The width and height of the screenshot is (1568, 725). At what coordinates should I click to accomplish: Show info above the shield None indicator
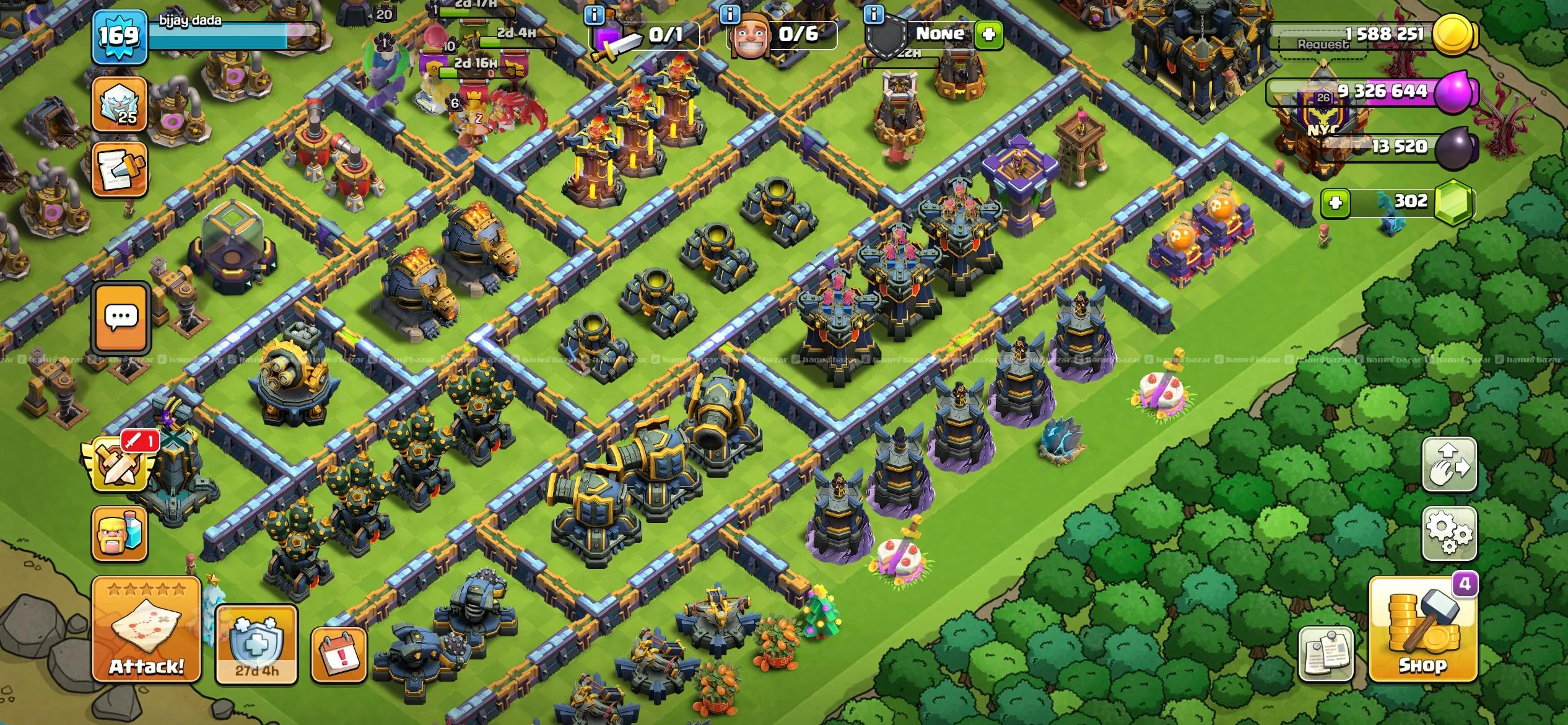point(873,14)
